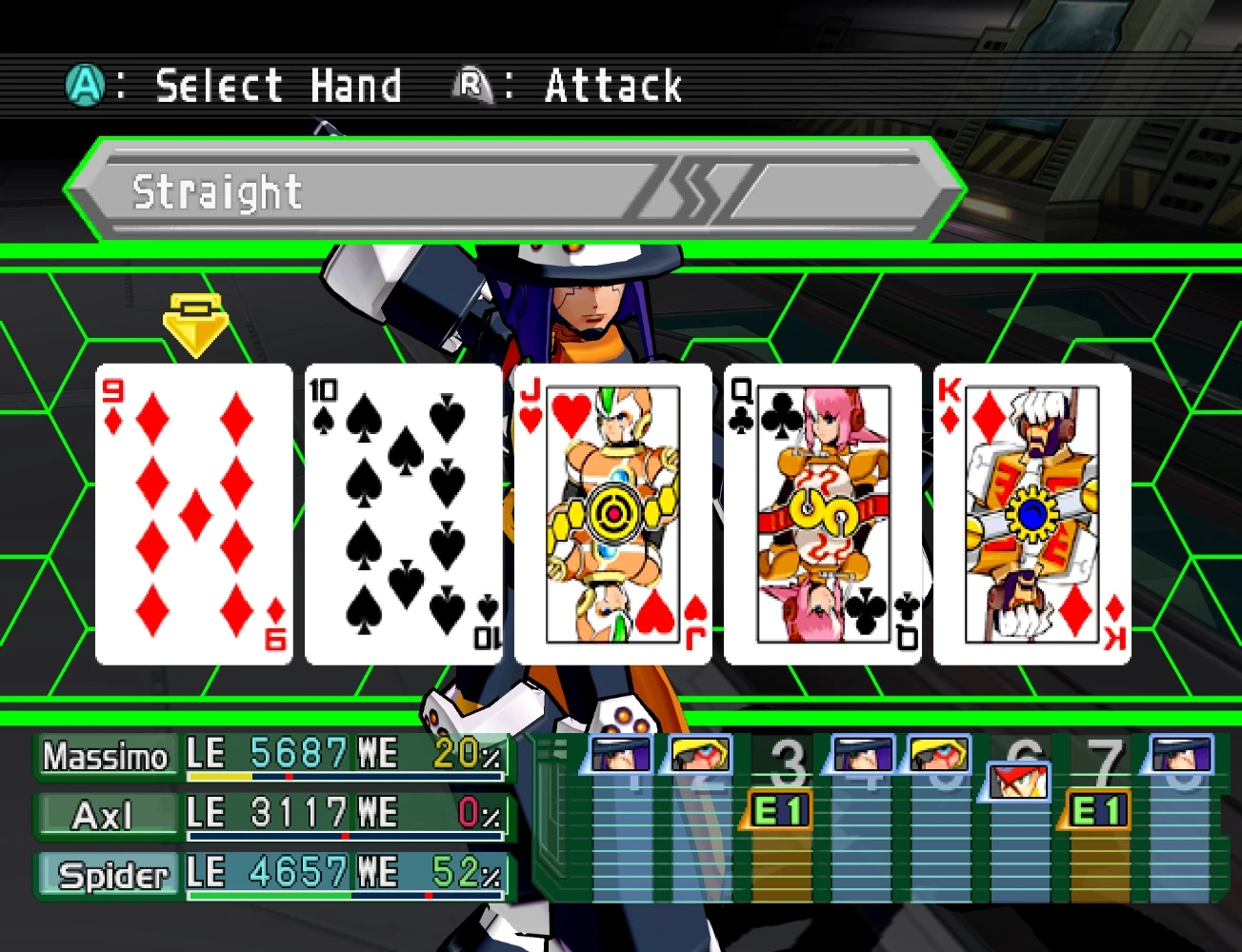This screenshot has width=1242, height=952.
Task: Click the E1 marker under turn slot 3
Action: [781, 810]
